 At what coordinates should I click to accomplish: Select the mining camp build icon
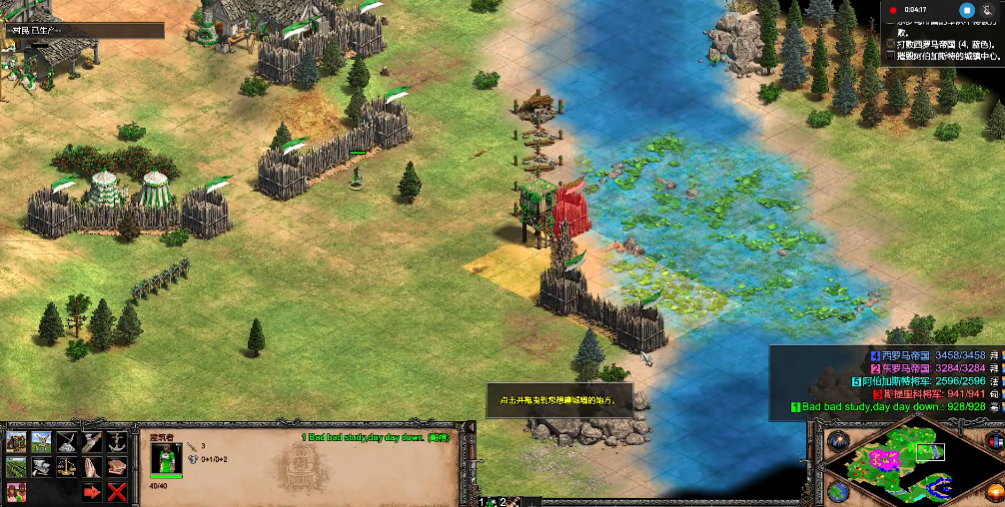pyautogui.click(x=66, y=441)
